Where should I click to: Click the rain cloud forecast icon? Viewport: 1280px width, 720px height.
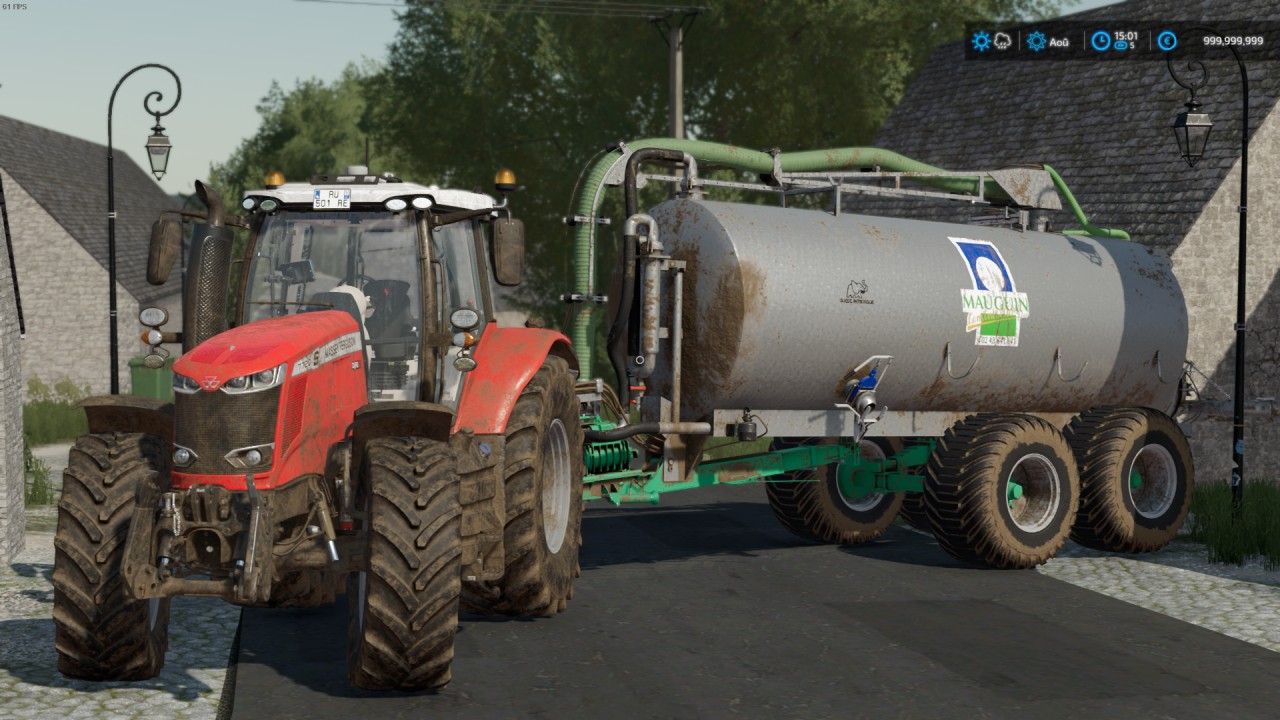point(1002,40)
